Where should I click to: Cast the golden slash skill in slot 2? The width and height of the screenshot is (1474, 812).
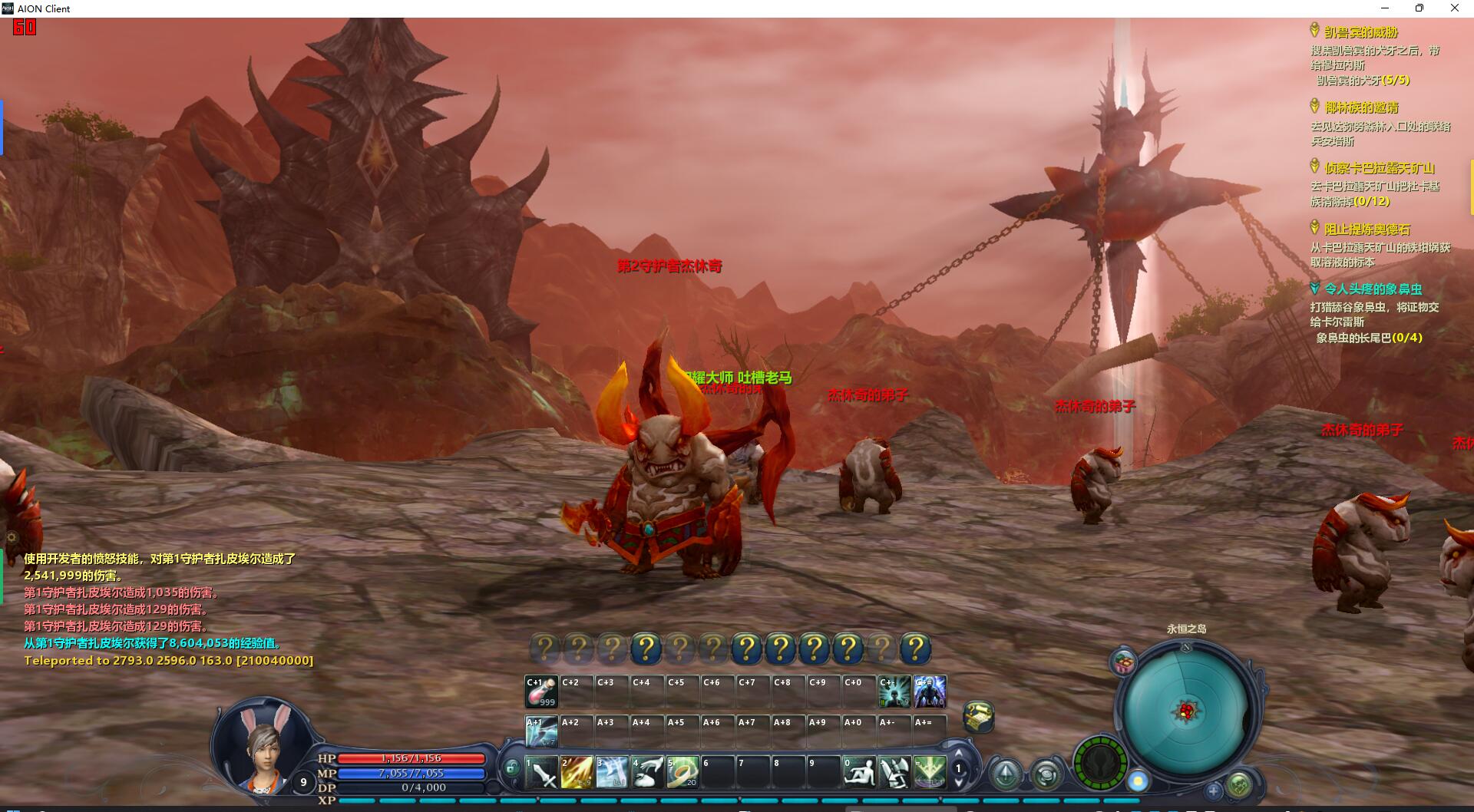[x=577, y=772]
